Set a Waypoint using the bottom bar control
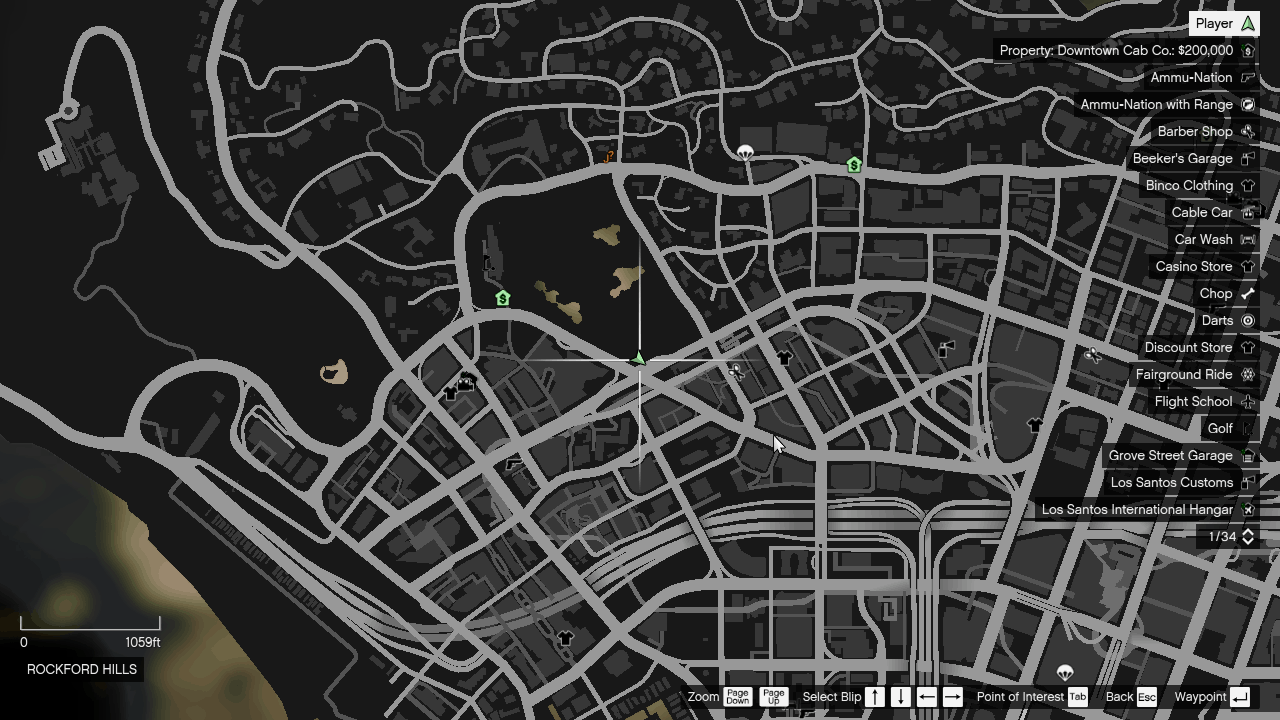Screen dimensions: 1280x720 [x=1215, y=697]
